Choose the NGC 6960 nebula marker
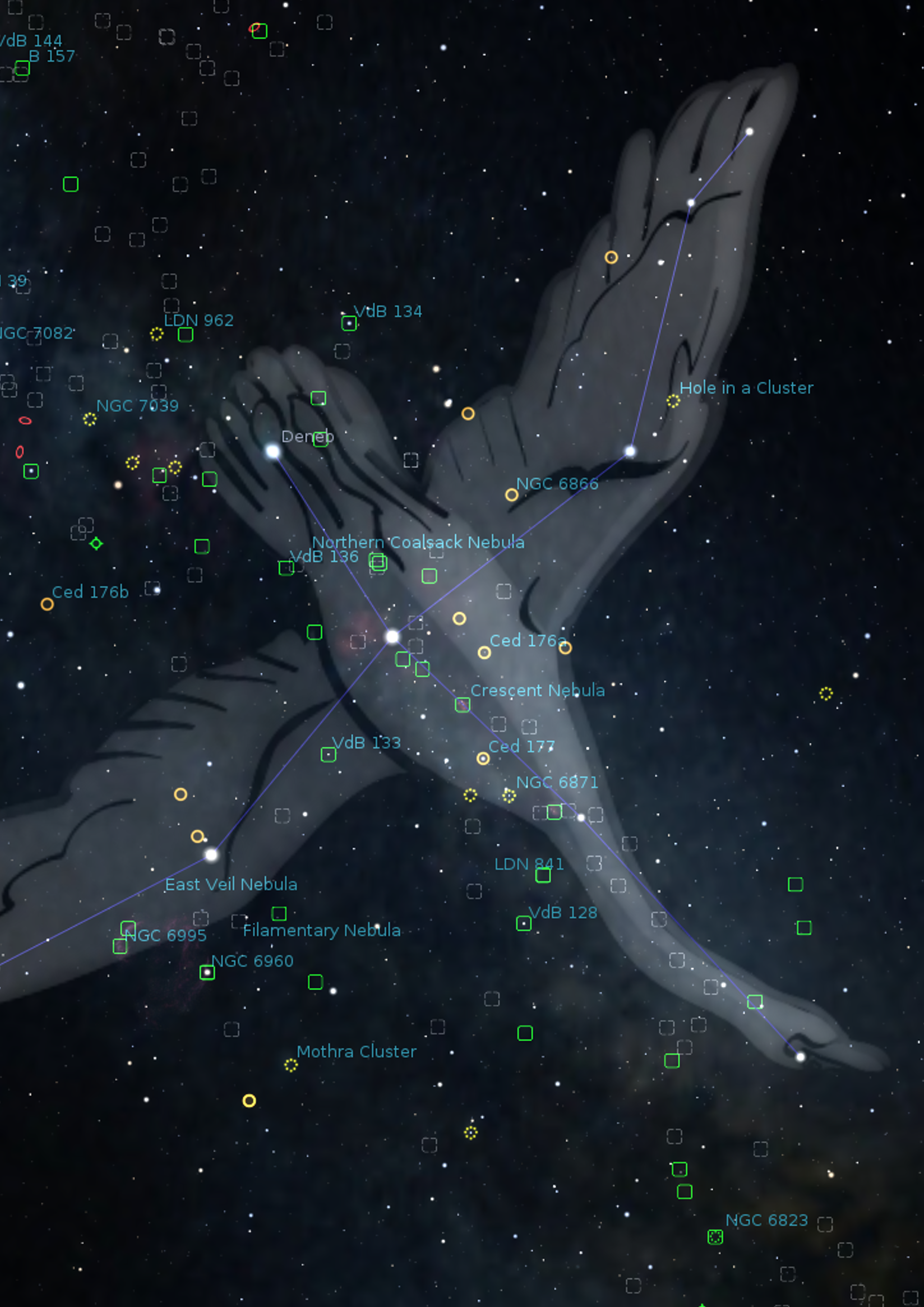 (x=207, y=972)
